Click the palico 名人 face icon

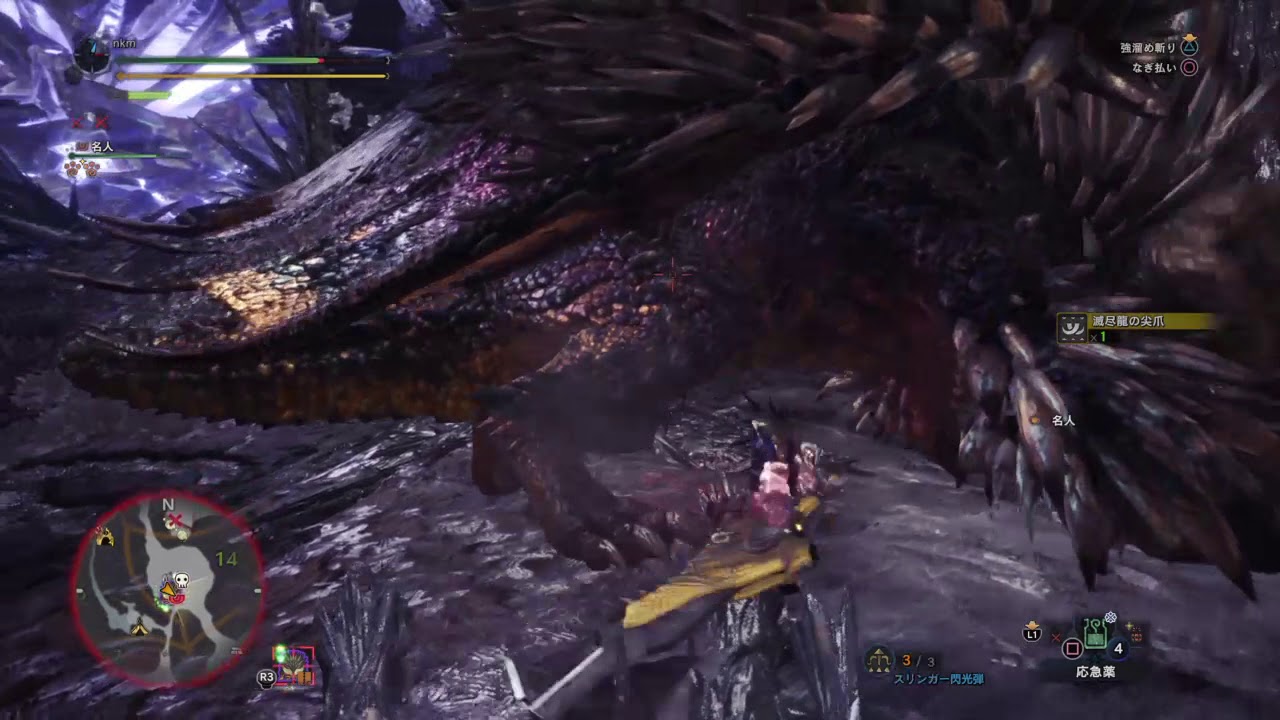click(82, 147)
